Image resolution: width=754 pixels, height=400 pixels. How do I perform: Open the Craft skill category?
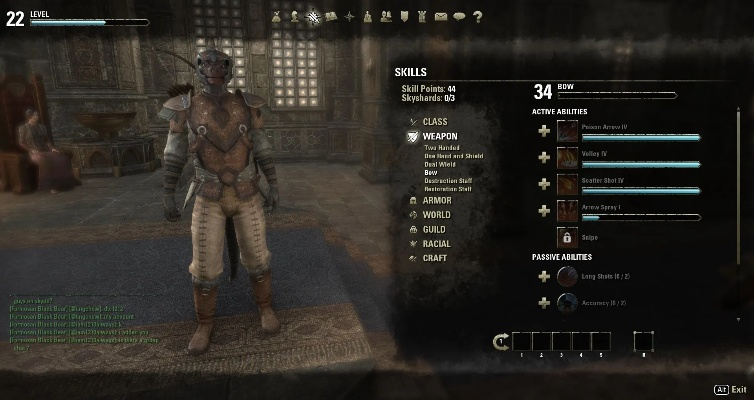click(434, 258)
